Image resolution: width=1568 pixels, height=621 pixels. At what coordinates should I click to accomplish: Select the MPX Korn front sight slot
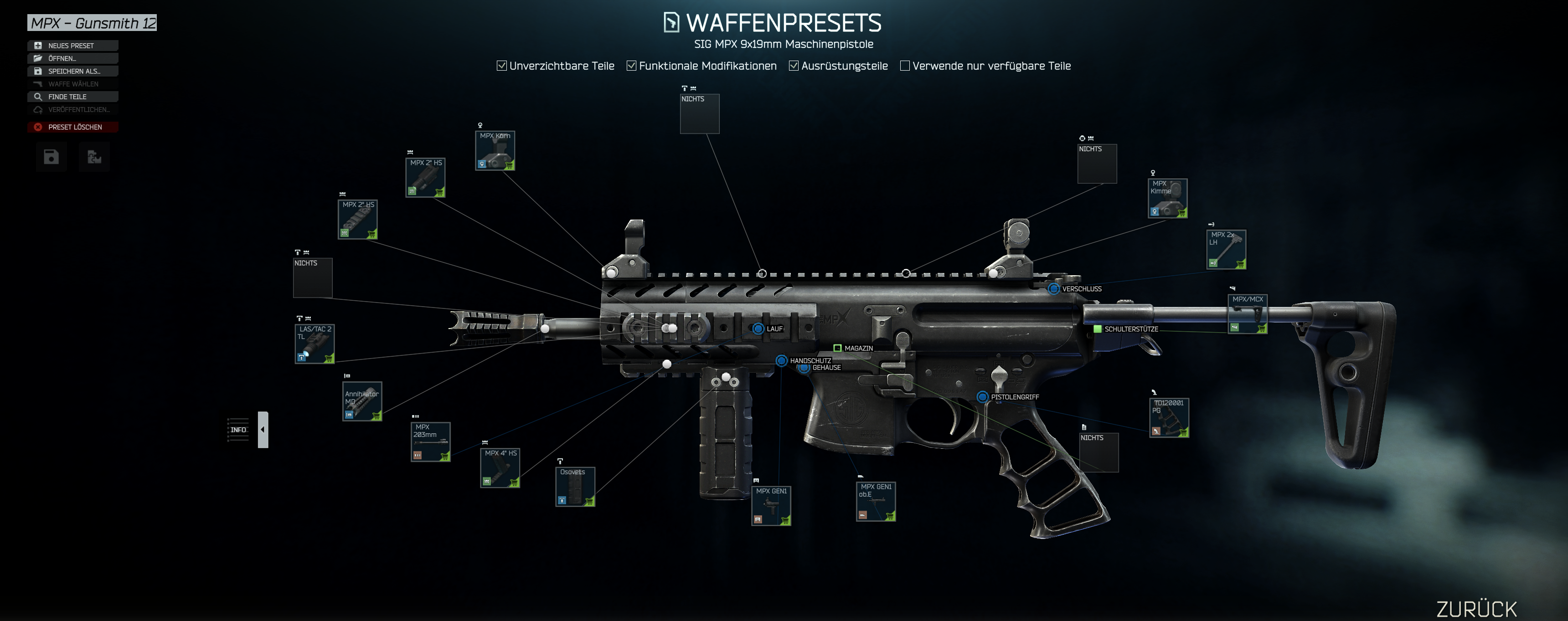[495, 151]
